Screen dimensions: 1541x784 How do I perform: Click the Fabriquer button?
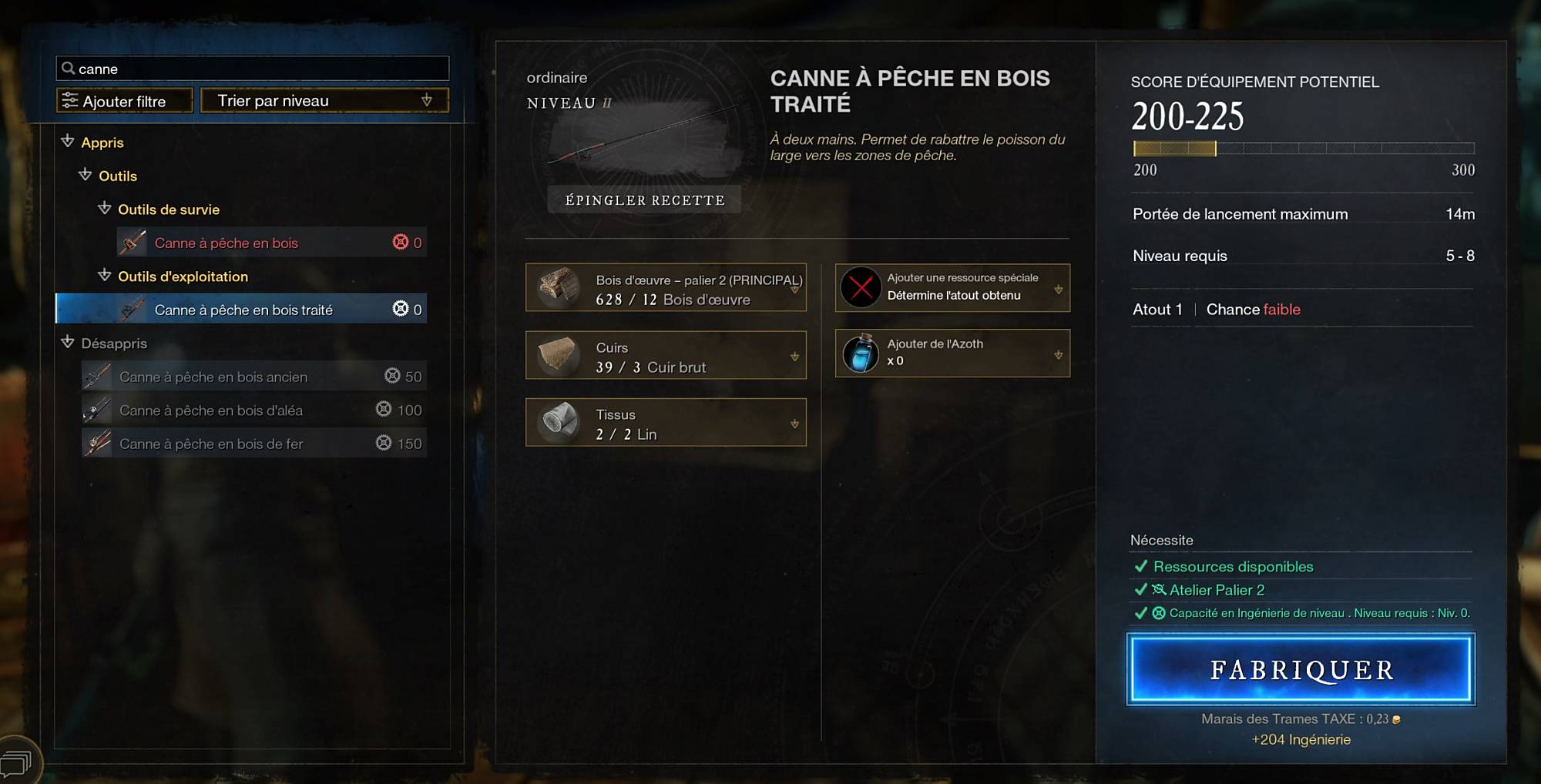1301,669
